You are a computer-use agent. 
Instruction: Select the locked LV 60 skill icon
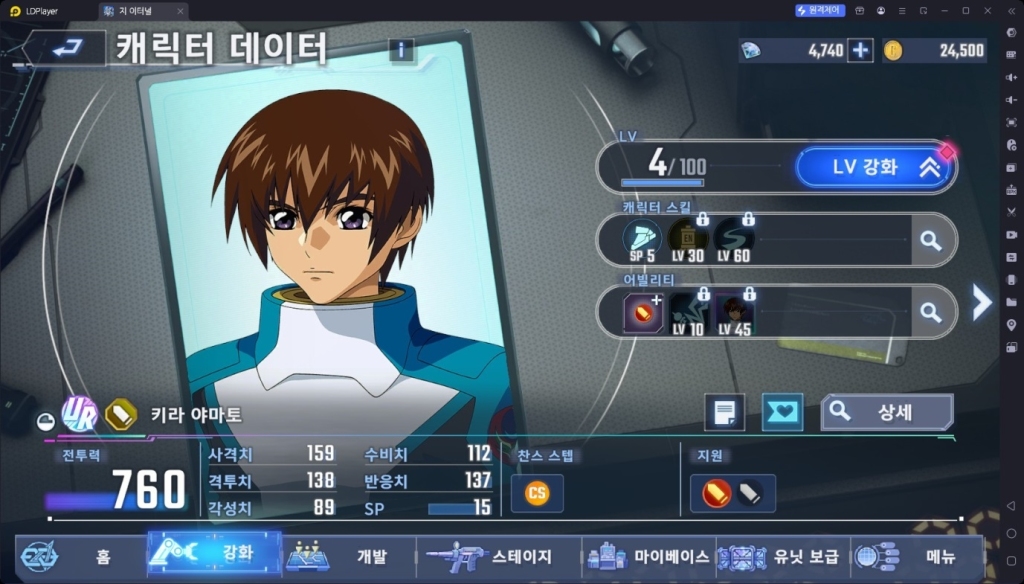[733, 240]
